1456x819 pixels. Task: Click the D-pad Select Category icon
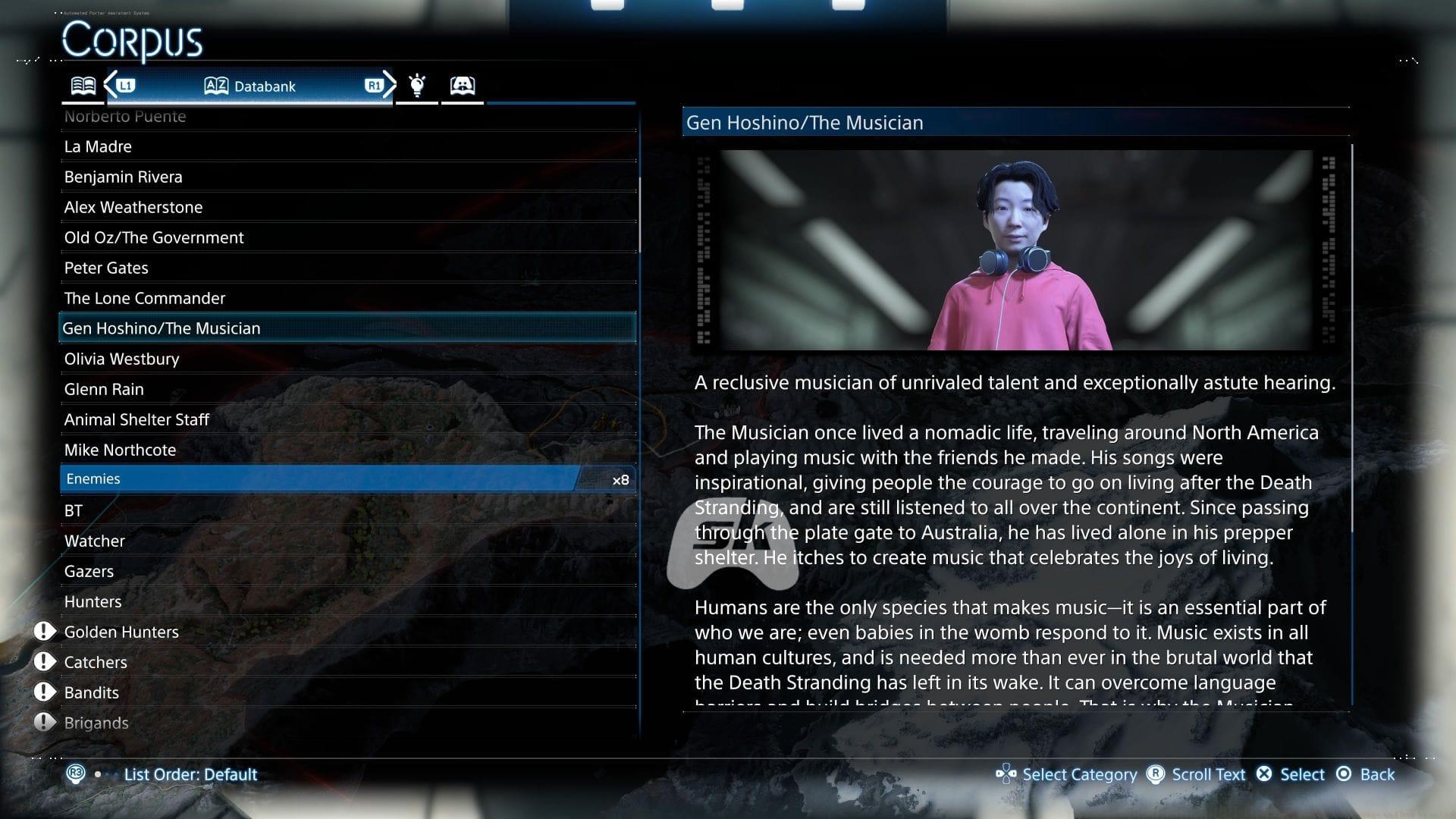coord(1006,774)
